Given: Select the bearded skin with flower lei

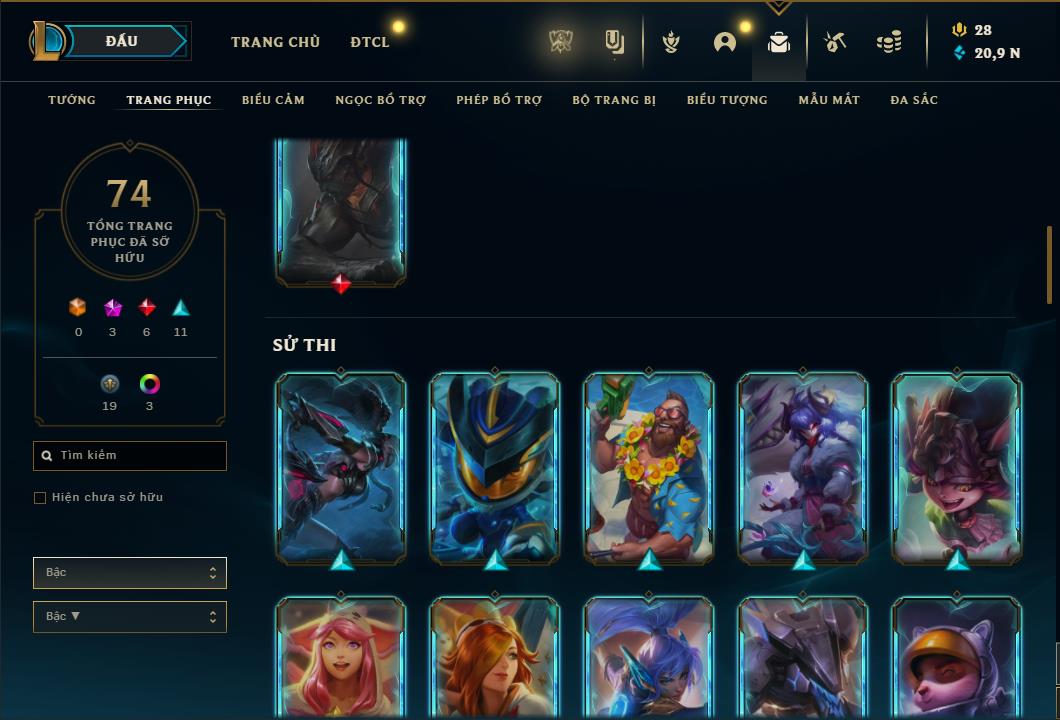Looking at the screenshot, I should (649, 468).
